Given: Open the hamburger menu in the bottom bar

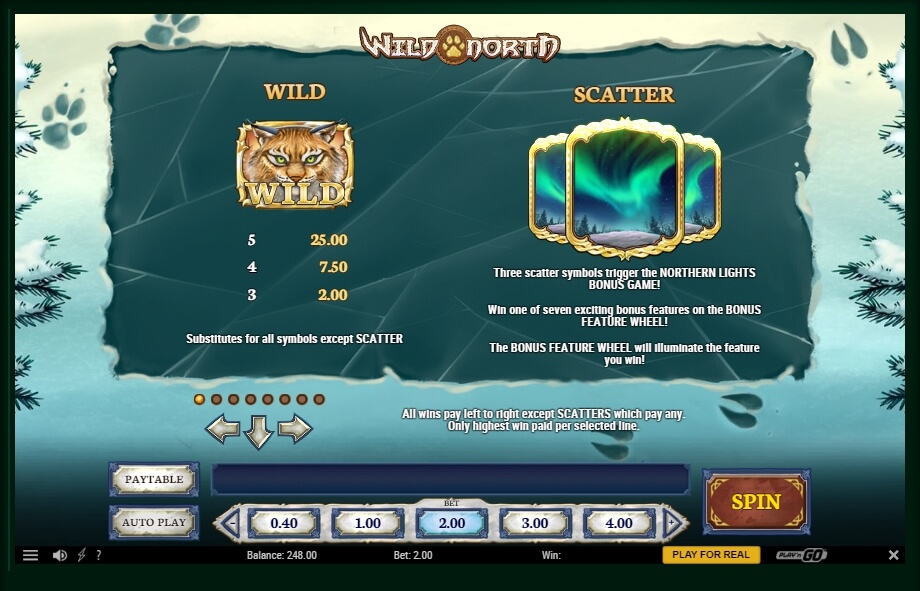Looking at the screenshot, I should (x=30, y=555).
